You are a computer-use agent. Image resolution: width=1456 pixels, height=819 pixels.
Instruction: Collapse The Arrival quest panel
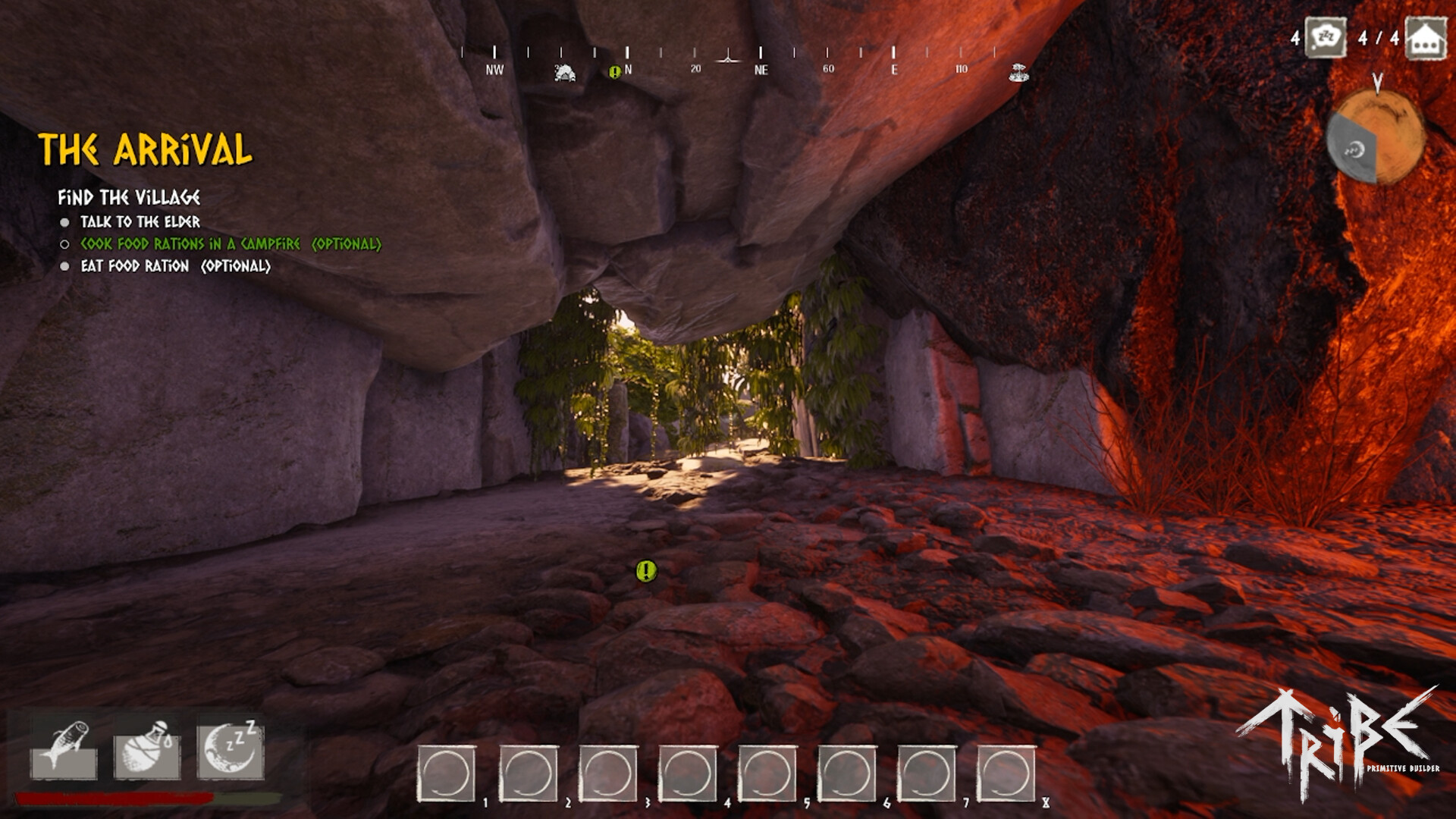point(146,150)
